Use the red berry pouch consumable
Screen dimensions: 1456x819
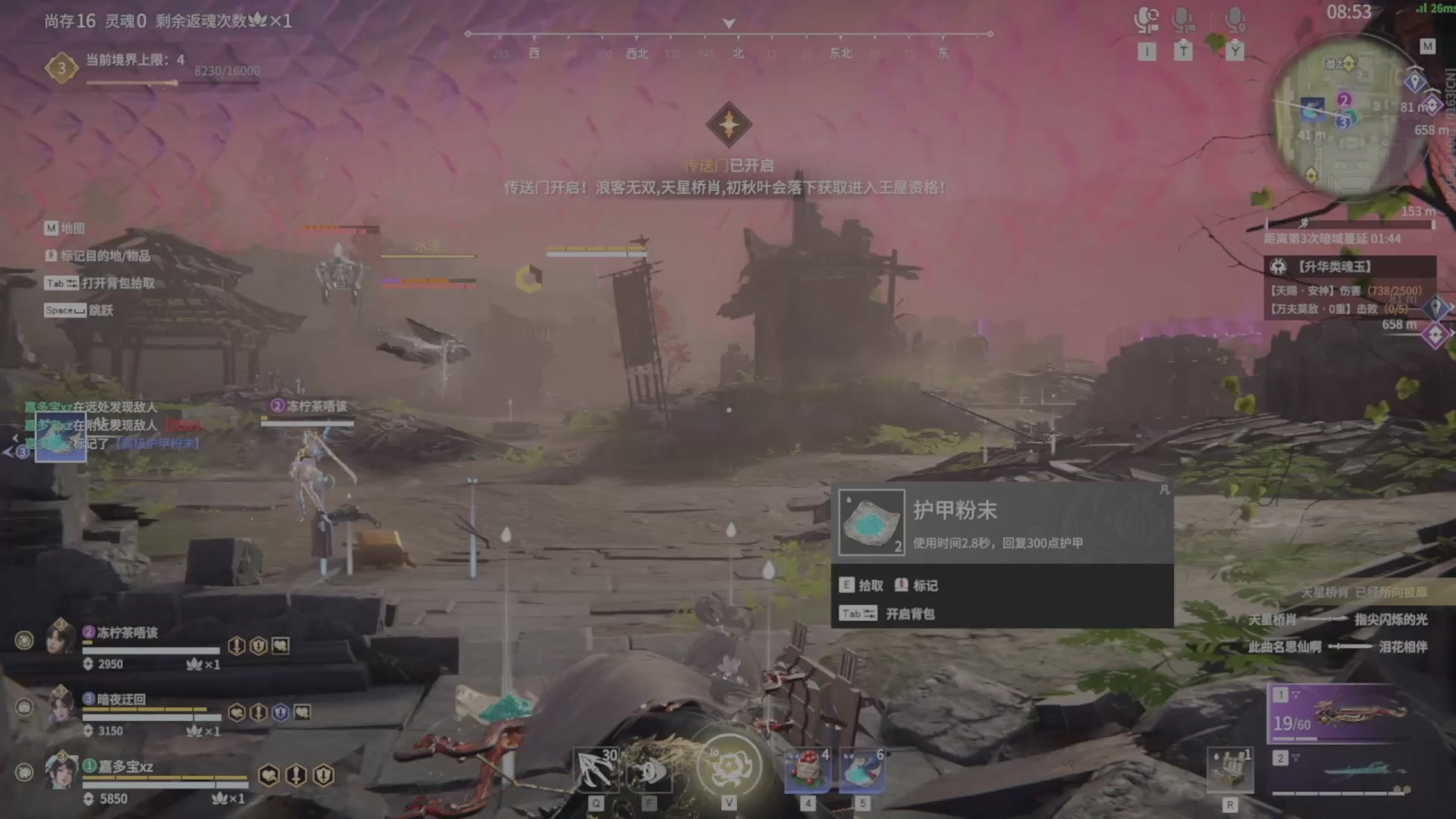pos(807,770)
